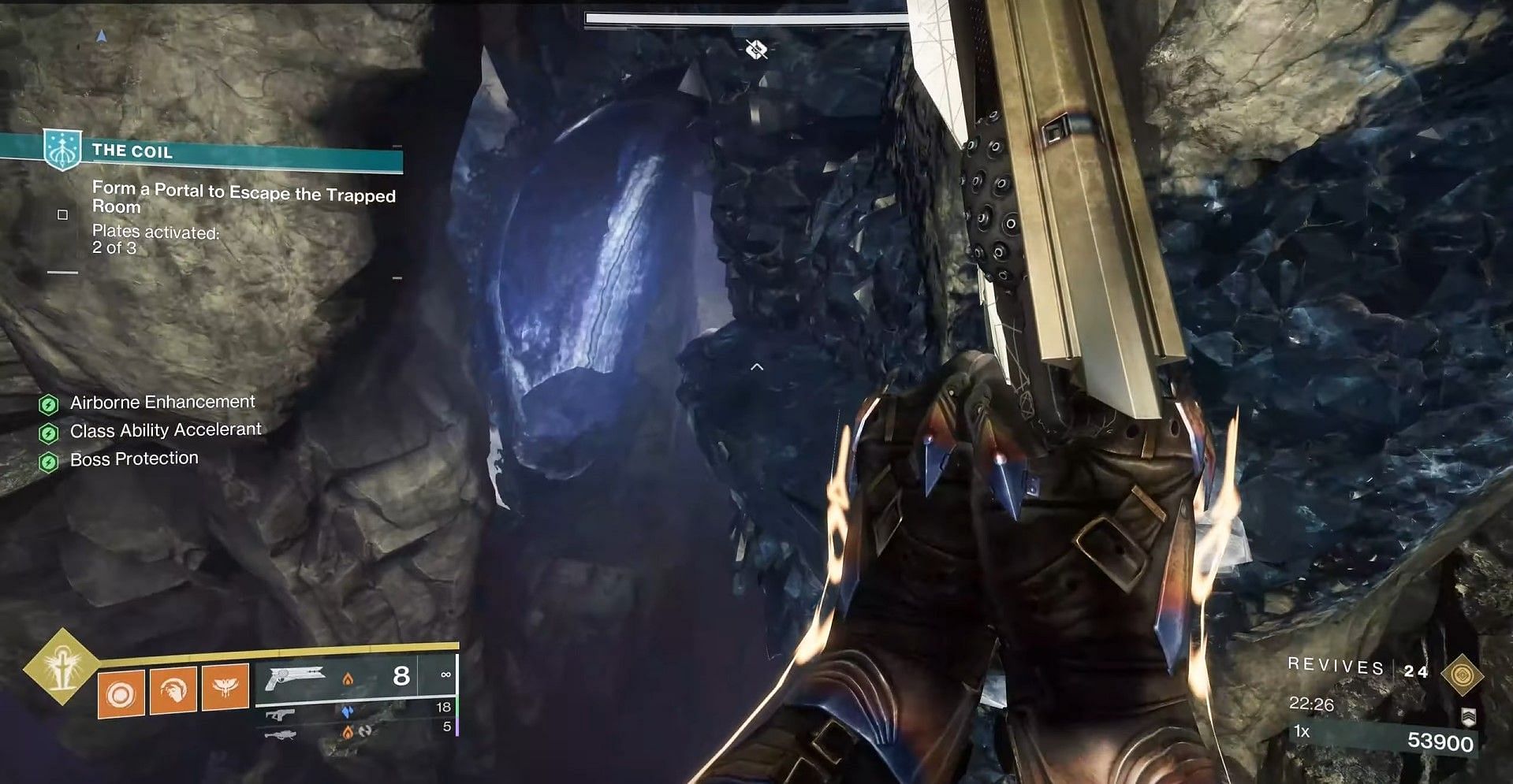Check the portal objective checkbox
Screen dimensions: 1513x784
[63, 214]
